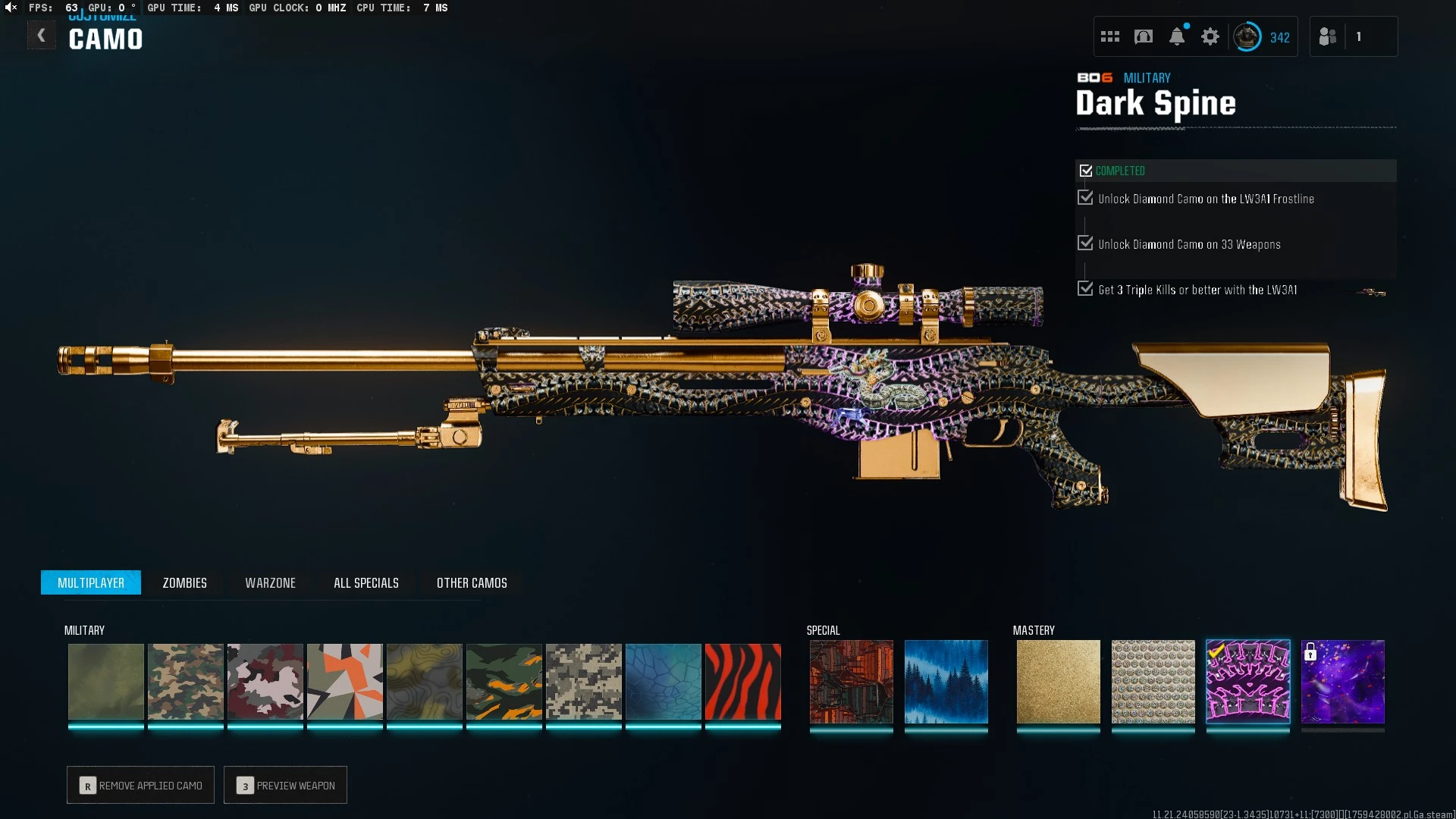
Task: Select the red and black tiger stripe camo
Action: tap(742, 682)
